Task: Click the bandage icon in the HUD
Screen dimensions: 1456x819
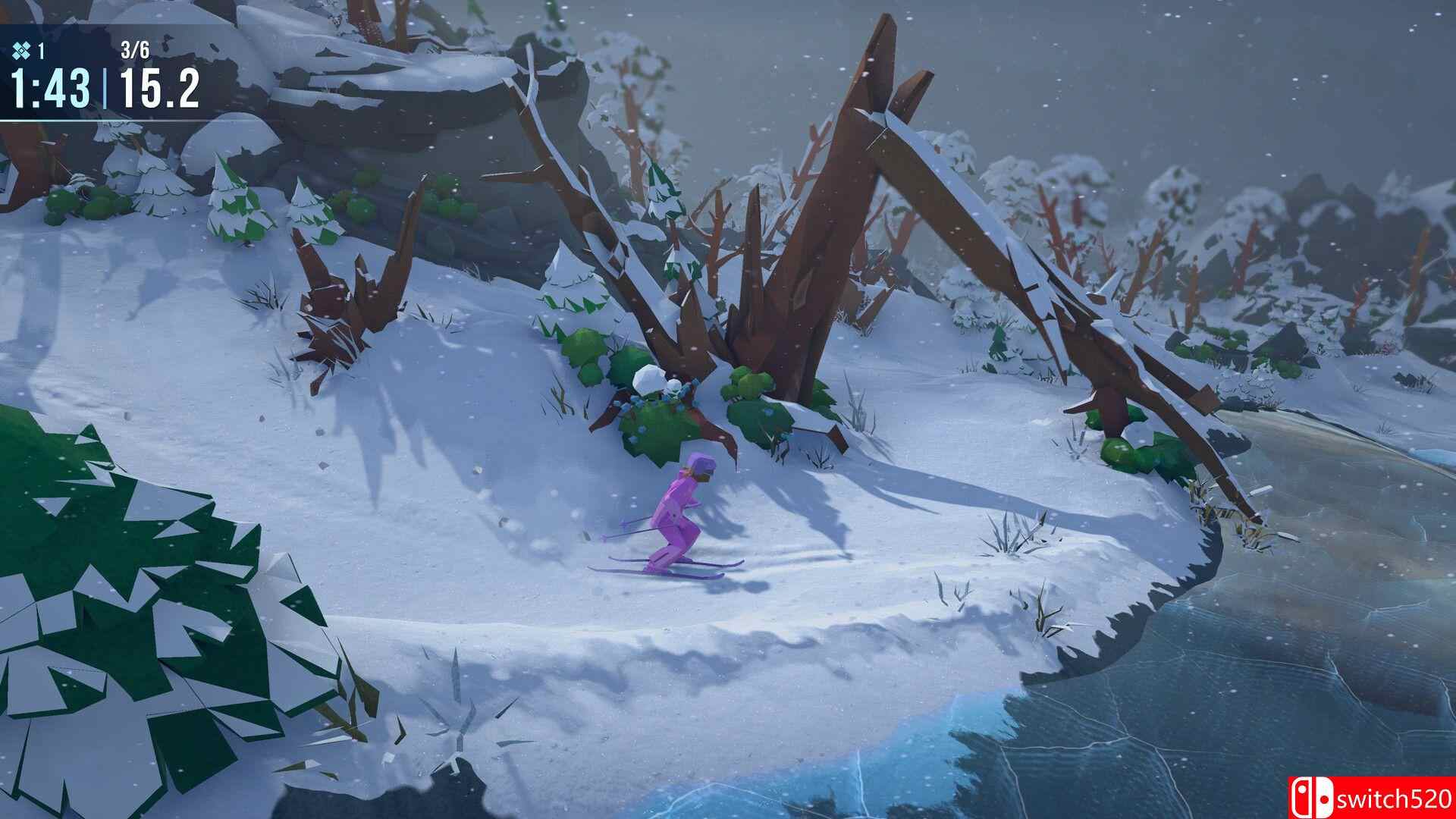Action: tap(21, 50)
